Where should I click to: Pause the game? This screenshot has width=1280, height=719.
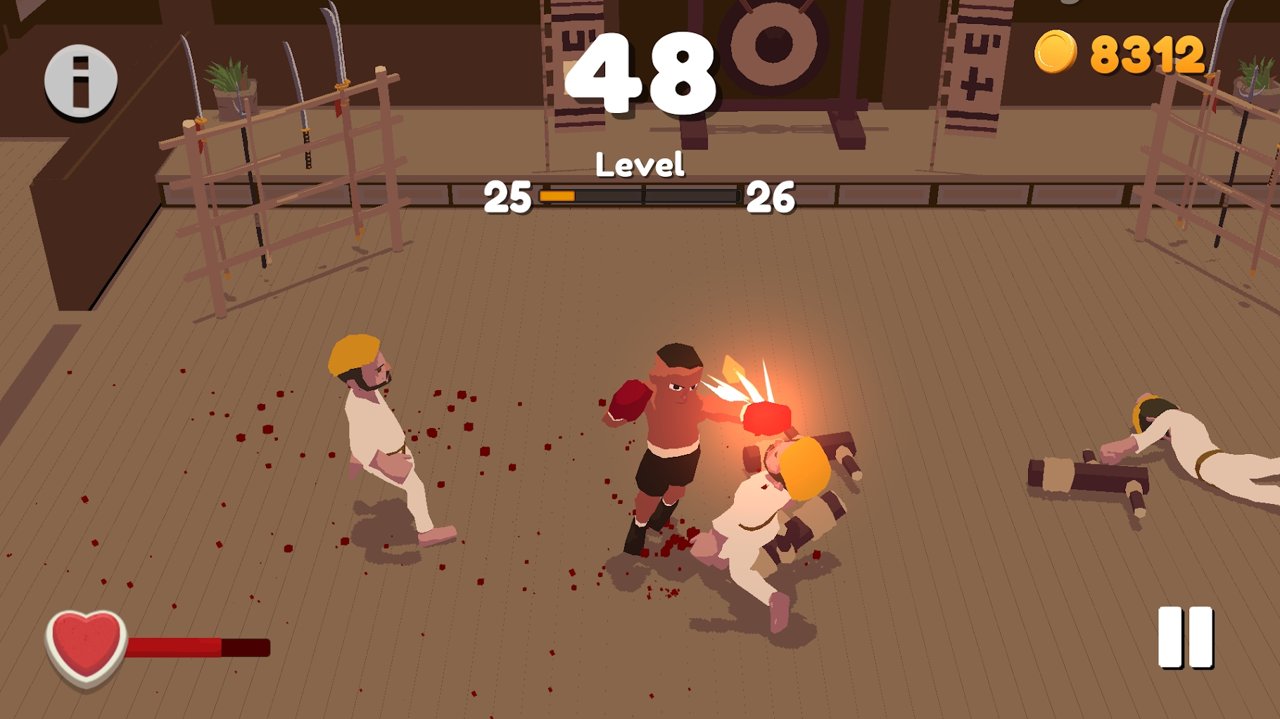click(1185, 637)
